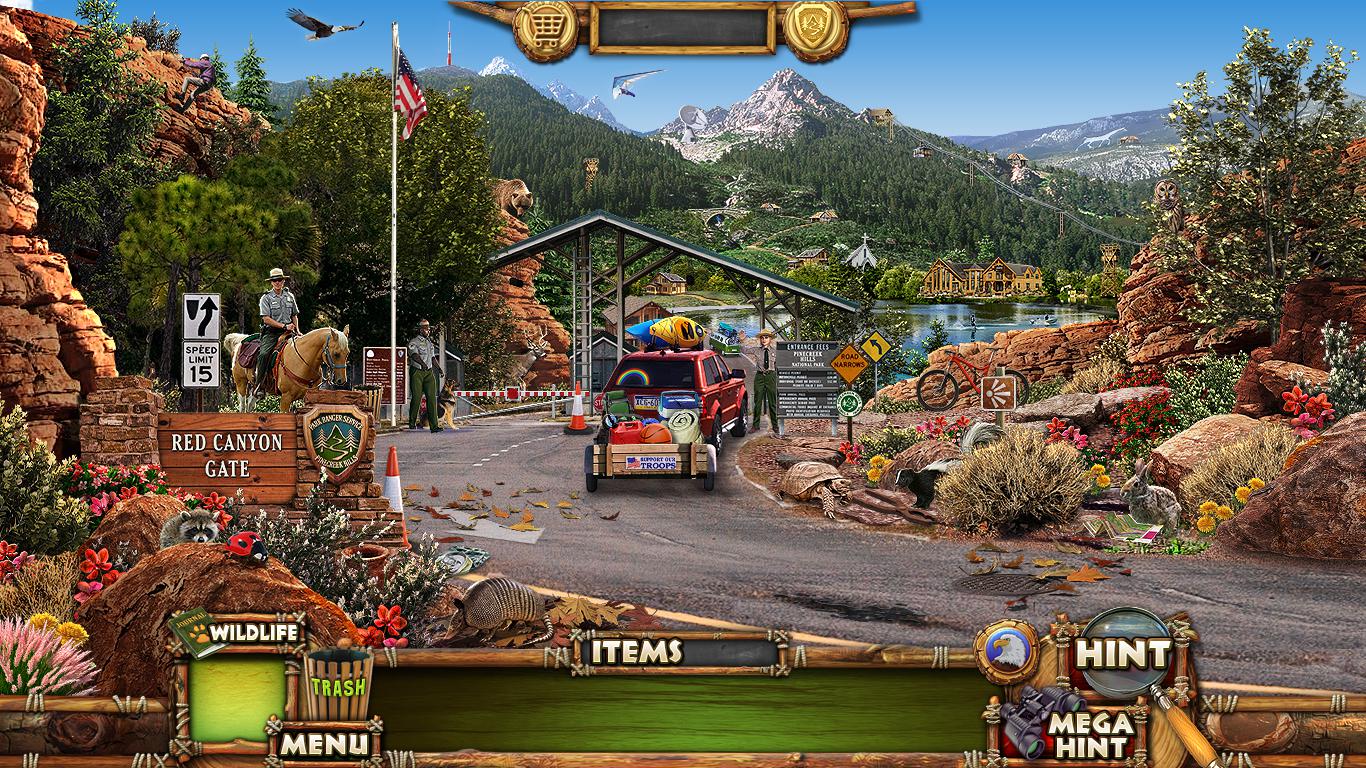The image size is (1366, 768).
Task: Click the gold ranger badge icon
Action: click(x=815, y=30)
